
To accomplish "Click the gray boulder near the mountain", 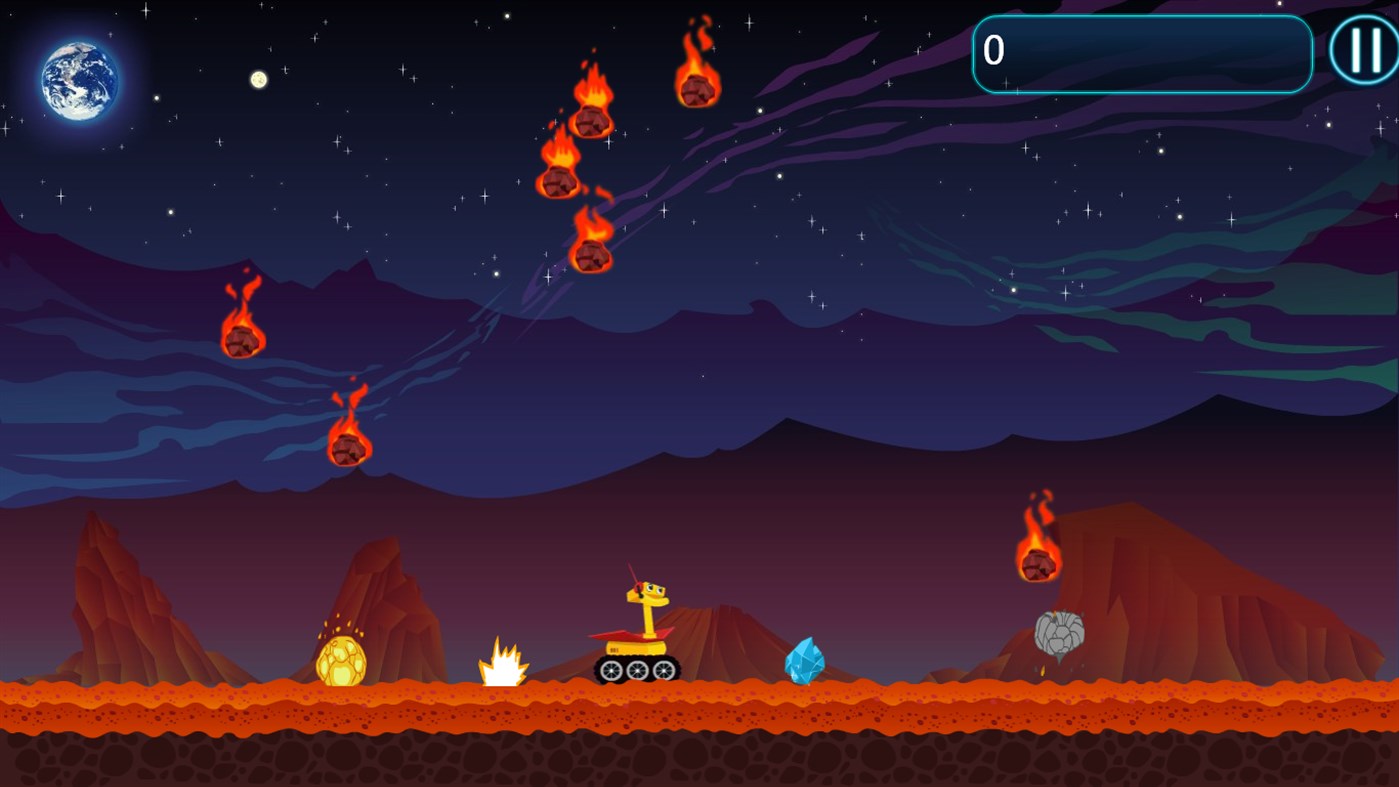I will point(1062,632).
